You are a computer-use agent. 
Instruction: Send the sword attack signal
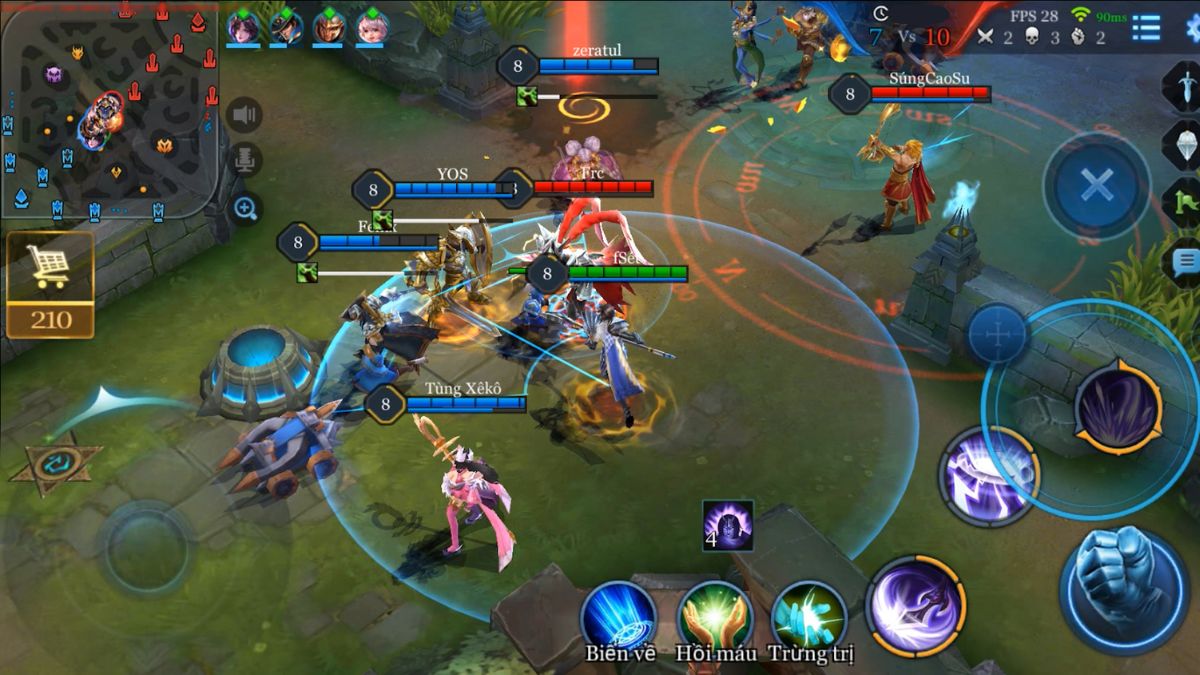click(x=1185, y=85)
